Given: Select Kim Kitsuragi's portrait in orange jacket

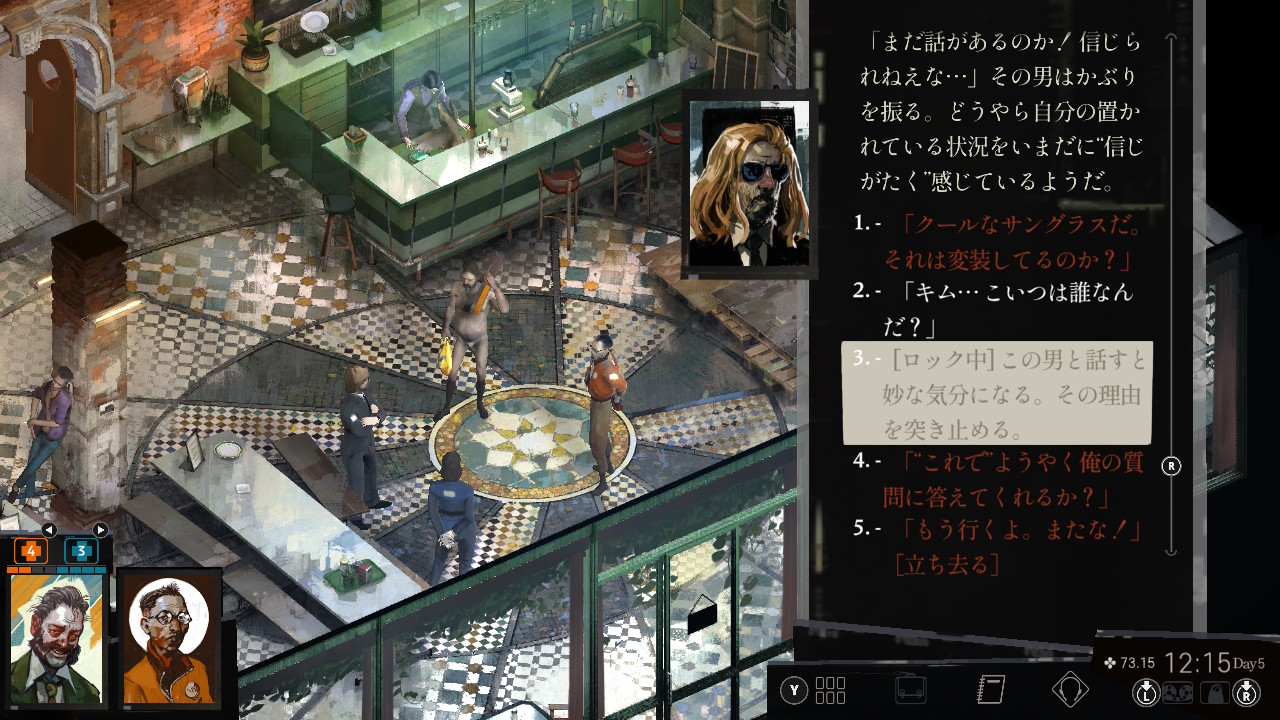Looking at the screenshot, I should [x=168, y=638].
